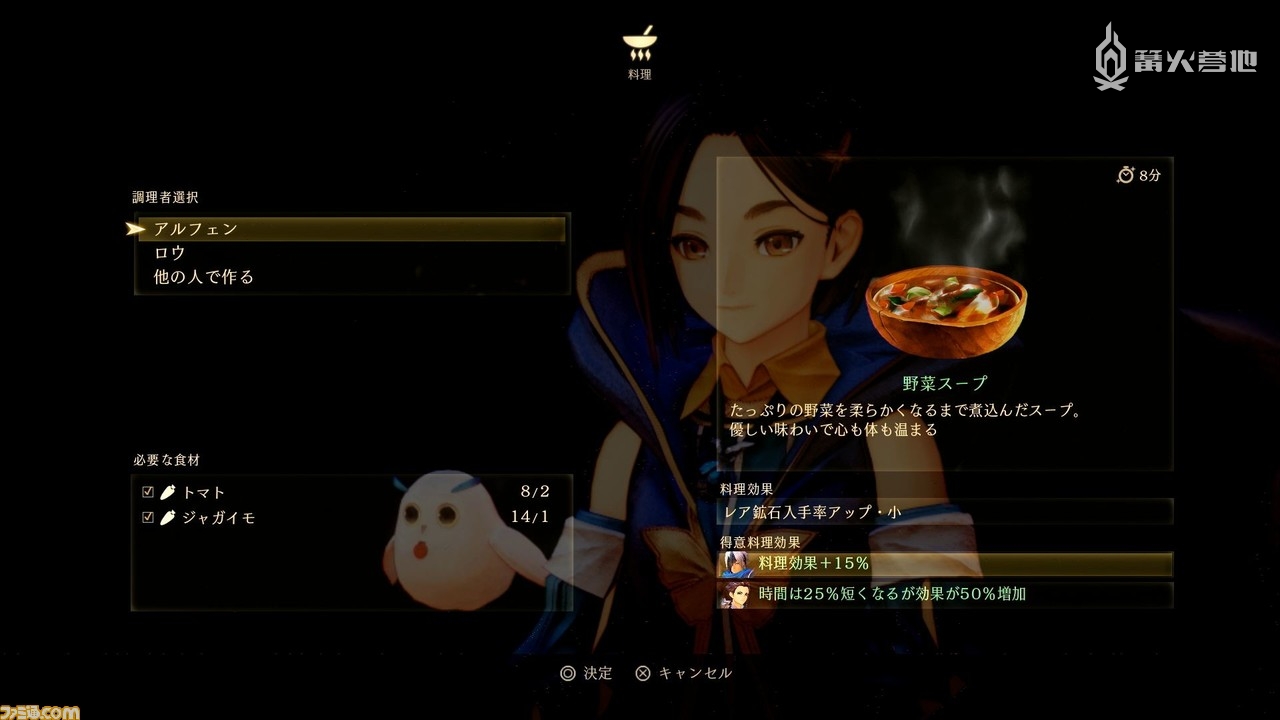The image size is (1280, 720).
Task: Select 他の人で作る option
Action: coord(350,277)
